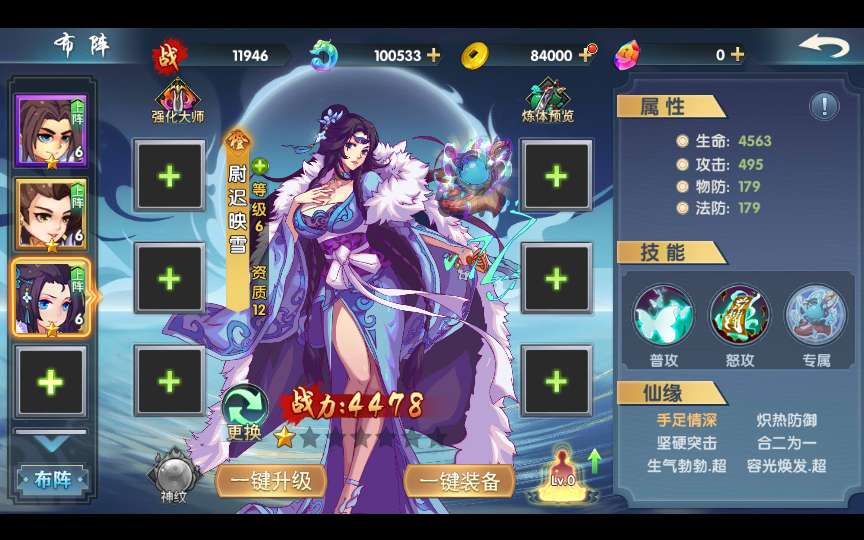
Task: Select the purple-framed hero portrait
Action: (51, 131)
